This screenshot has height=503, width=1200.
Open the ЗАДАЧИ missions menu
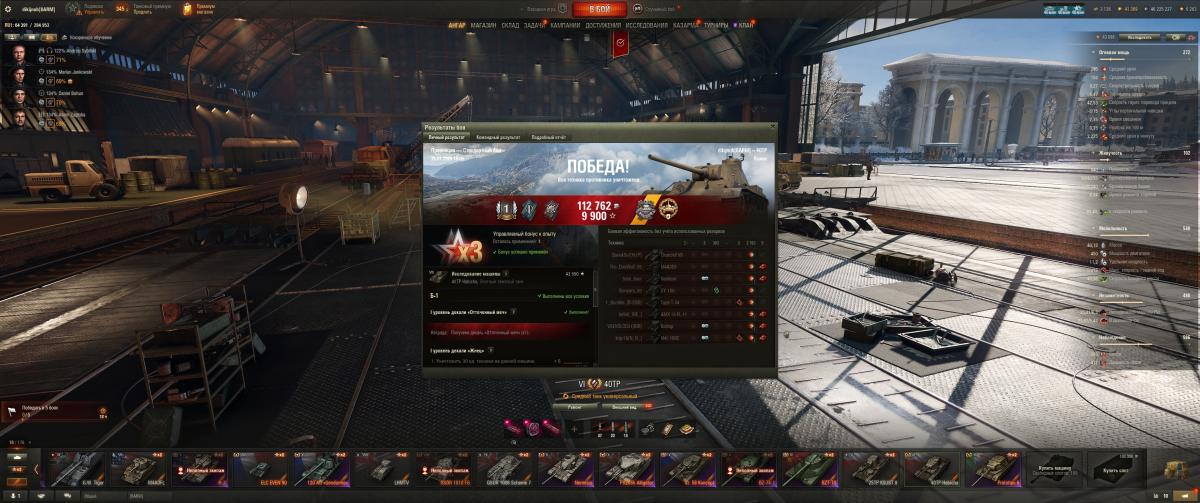pyautogui.click(x=536, y=26)
